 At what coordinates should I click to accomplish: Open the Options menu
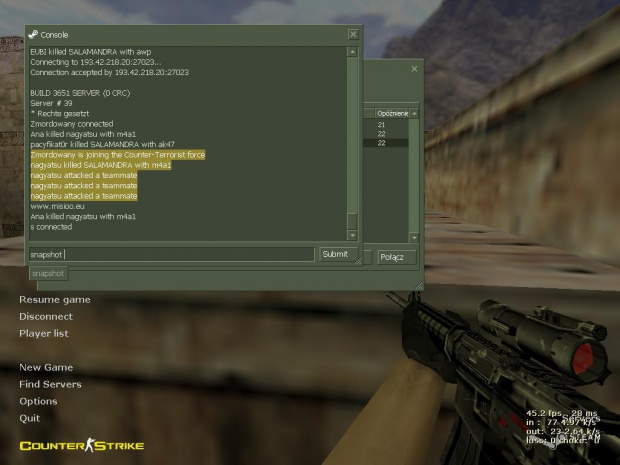pyautogui.click(x=38, y=402)
